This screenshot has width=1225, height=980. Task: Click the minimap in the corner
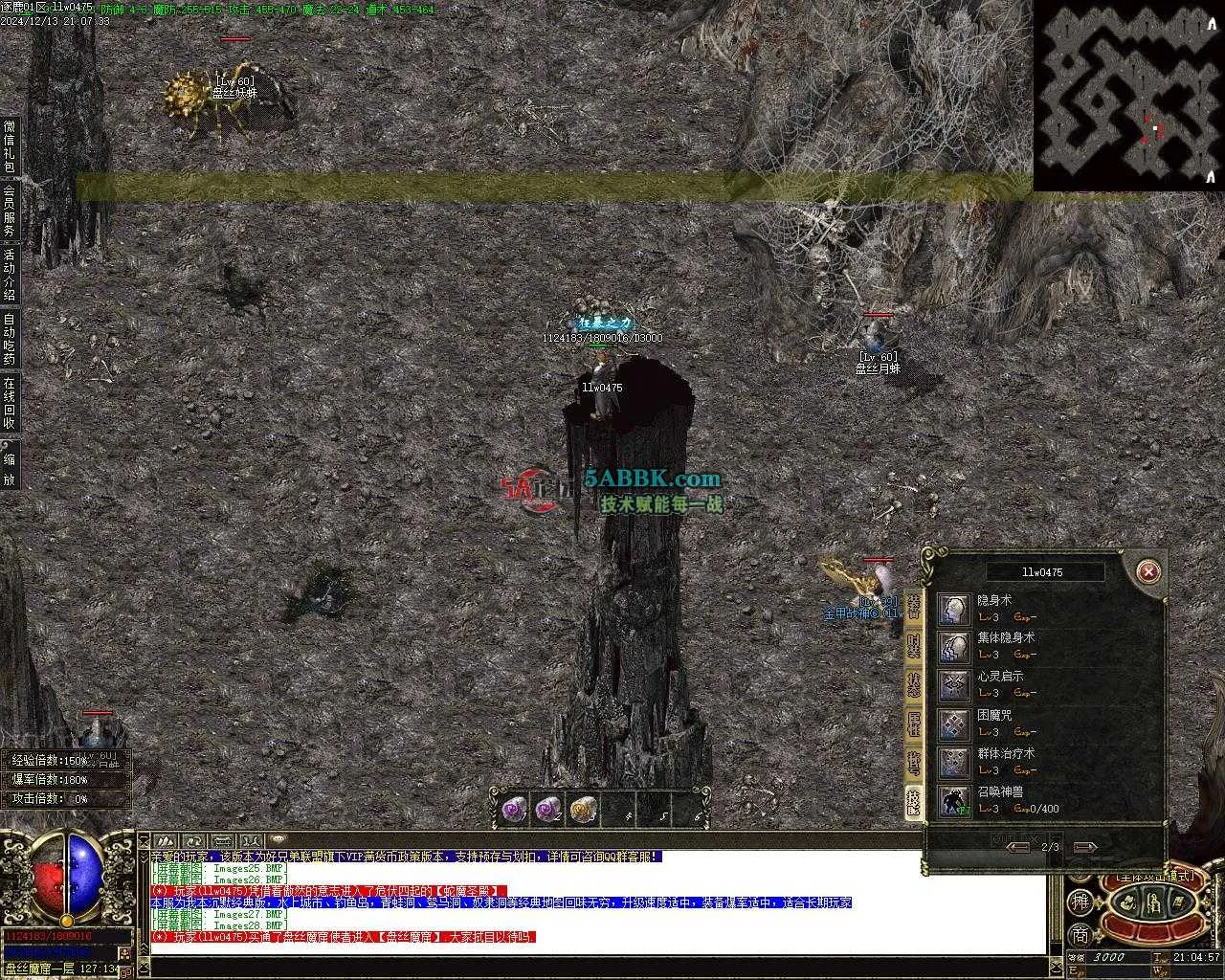tap(1128, 95)
